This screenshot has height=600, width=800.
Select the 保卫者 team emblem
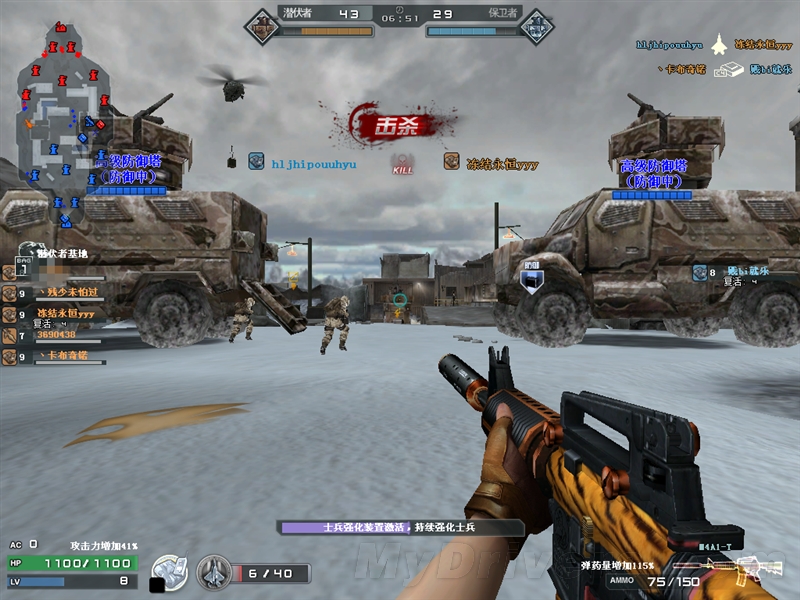click(x=537, y=25)
